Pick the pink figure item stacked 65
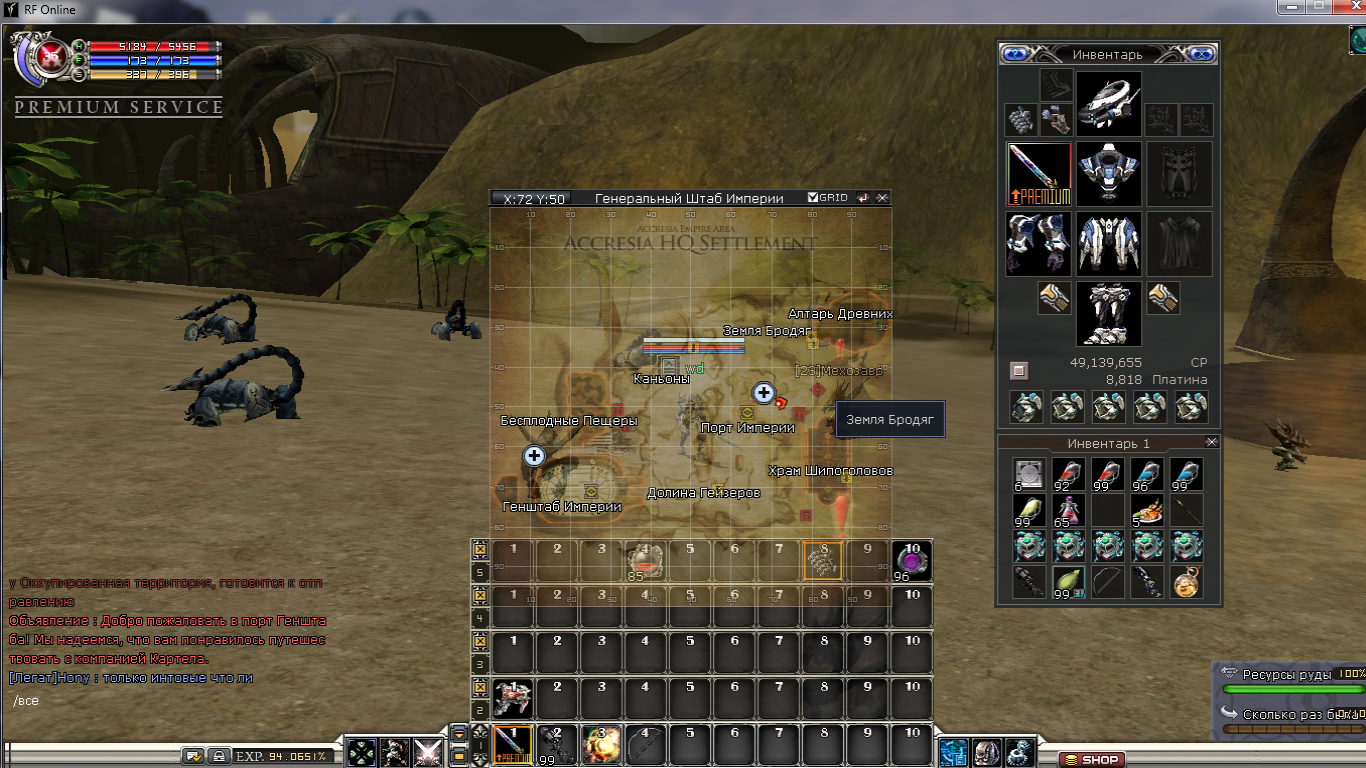Image resolution: width=1366 pixels, height=768 pixels. 1068,510
